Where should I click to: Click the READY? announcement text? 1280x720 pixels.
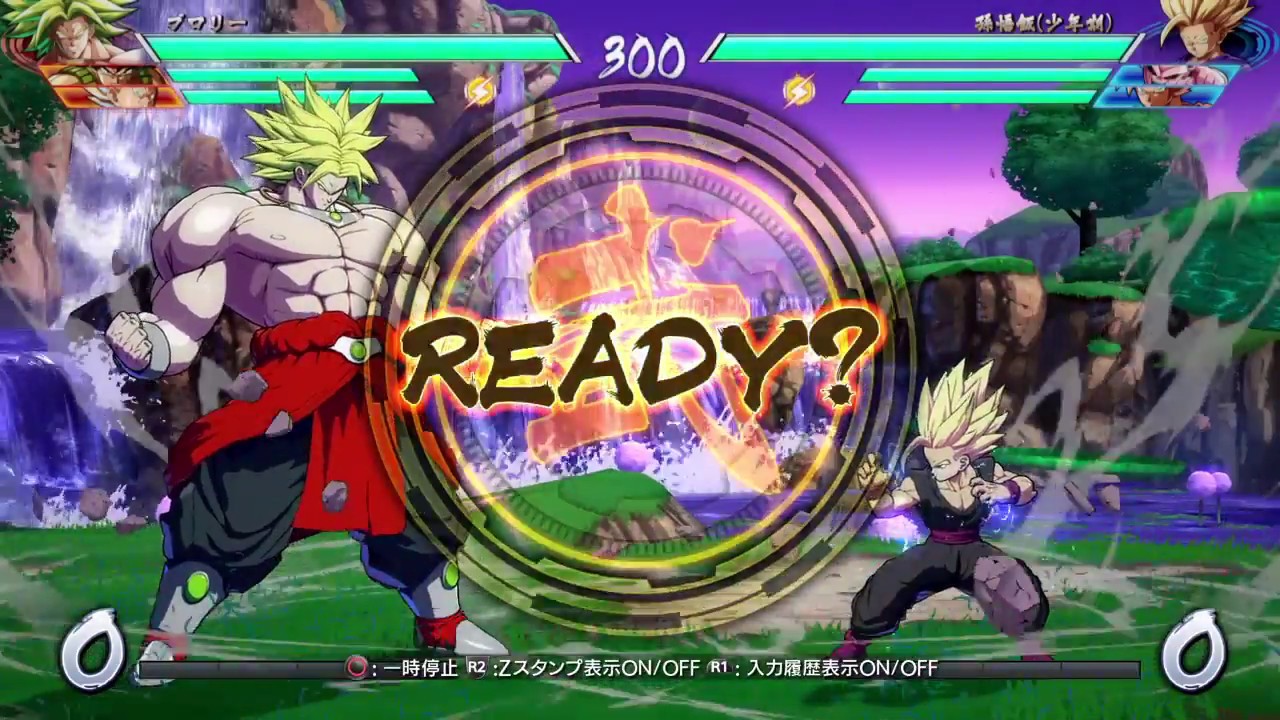(640, 357)
